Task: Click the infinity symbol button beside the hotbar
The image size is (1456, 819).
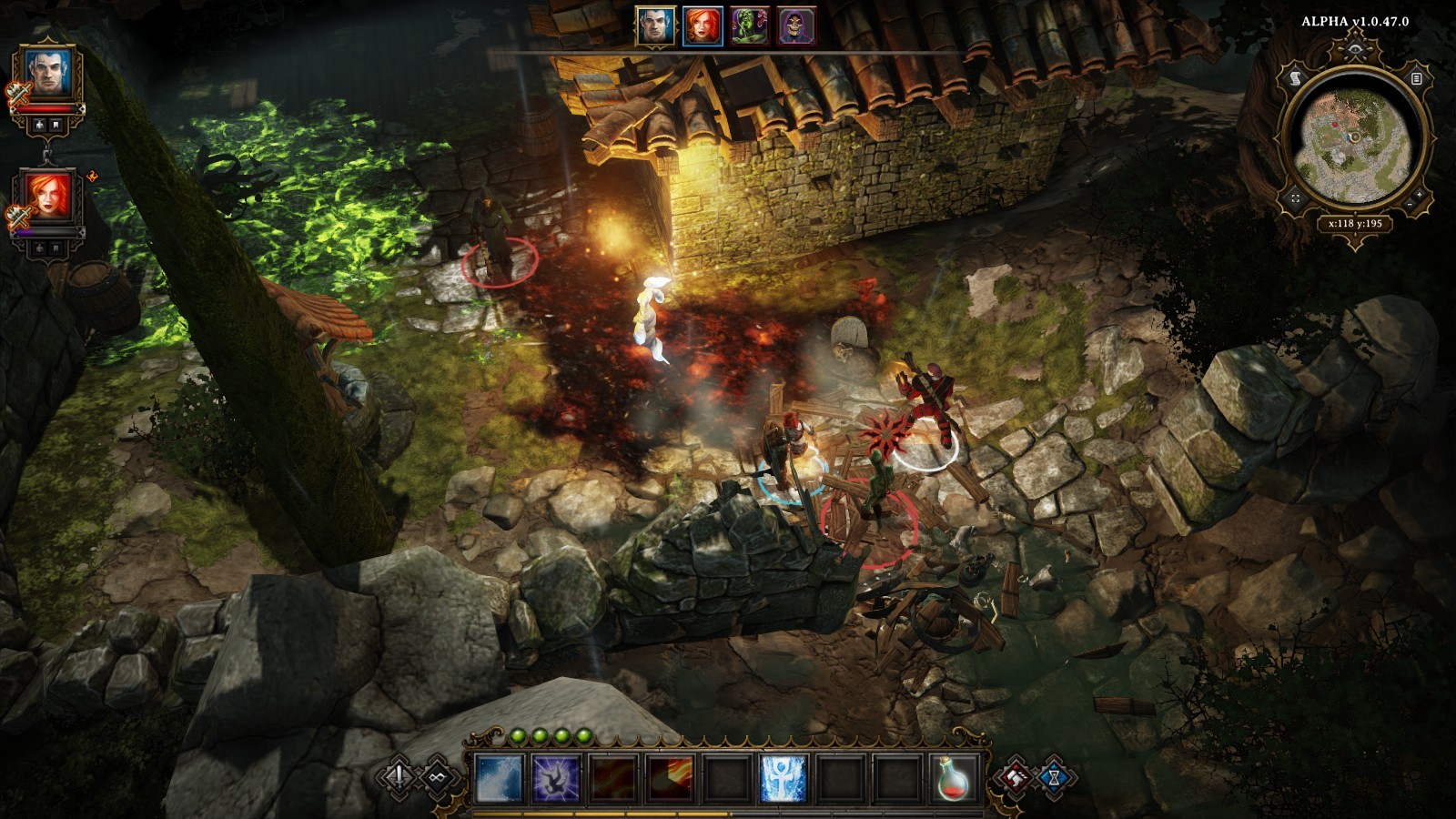Action: [438, 777]
